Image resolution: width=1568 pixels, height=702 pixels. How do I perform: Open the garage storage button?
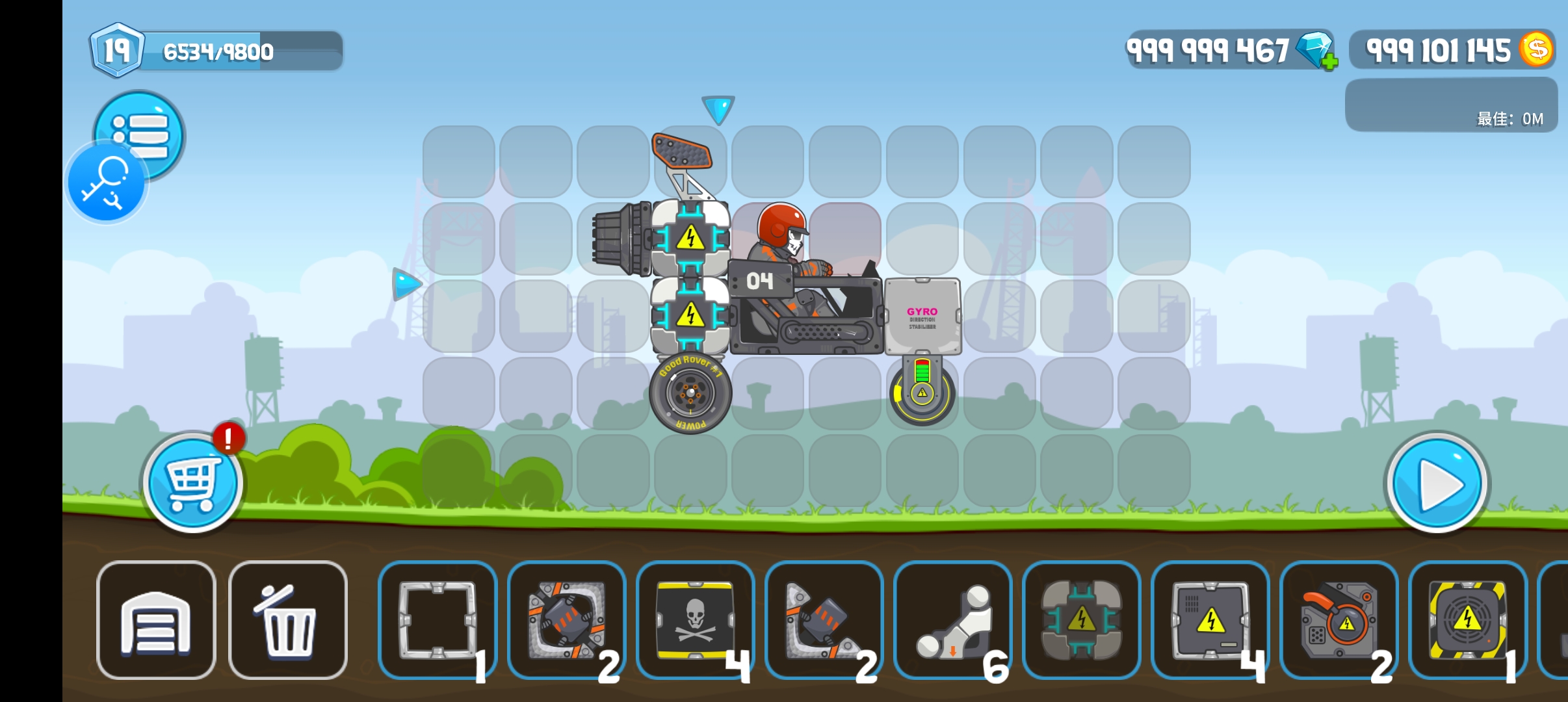point(156,620)
